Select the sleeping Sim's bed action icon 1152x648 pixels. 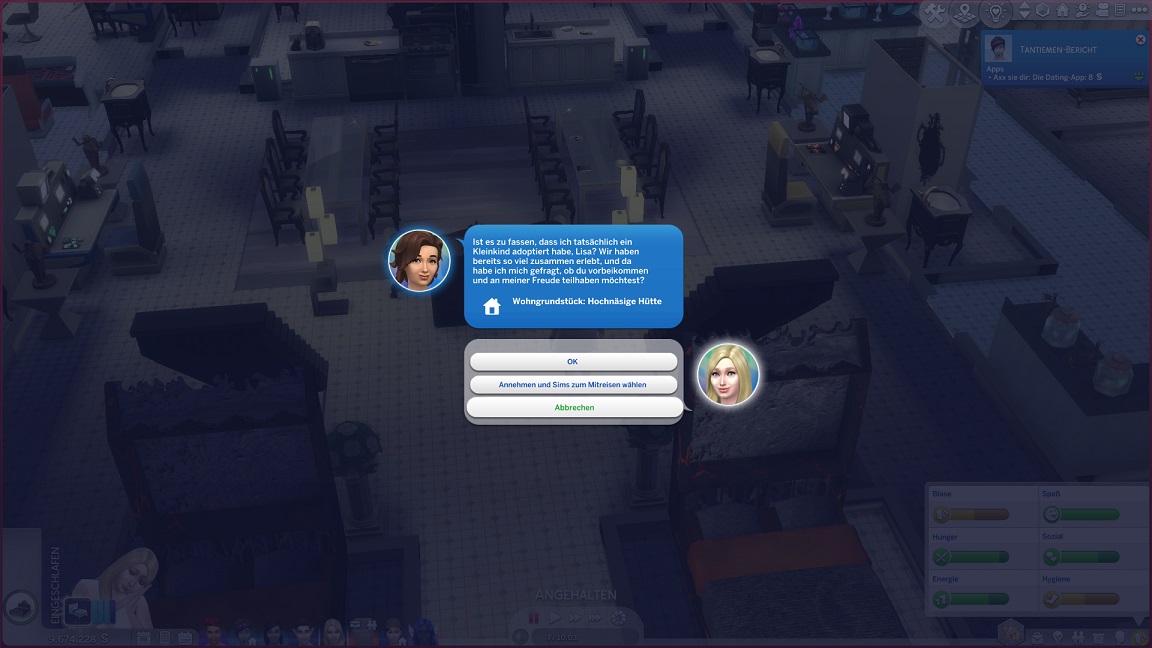pyautogui.click(x=79, y=609)
